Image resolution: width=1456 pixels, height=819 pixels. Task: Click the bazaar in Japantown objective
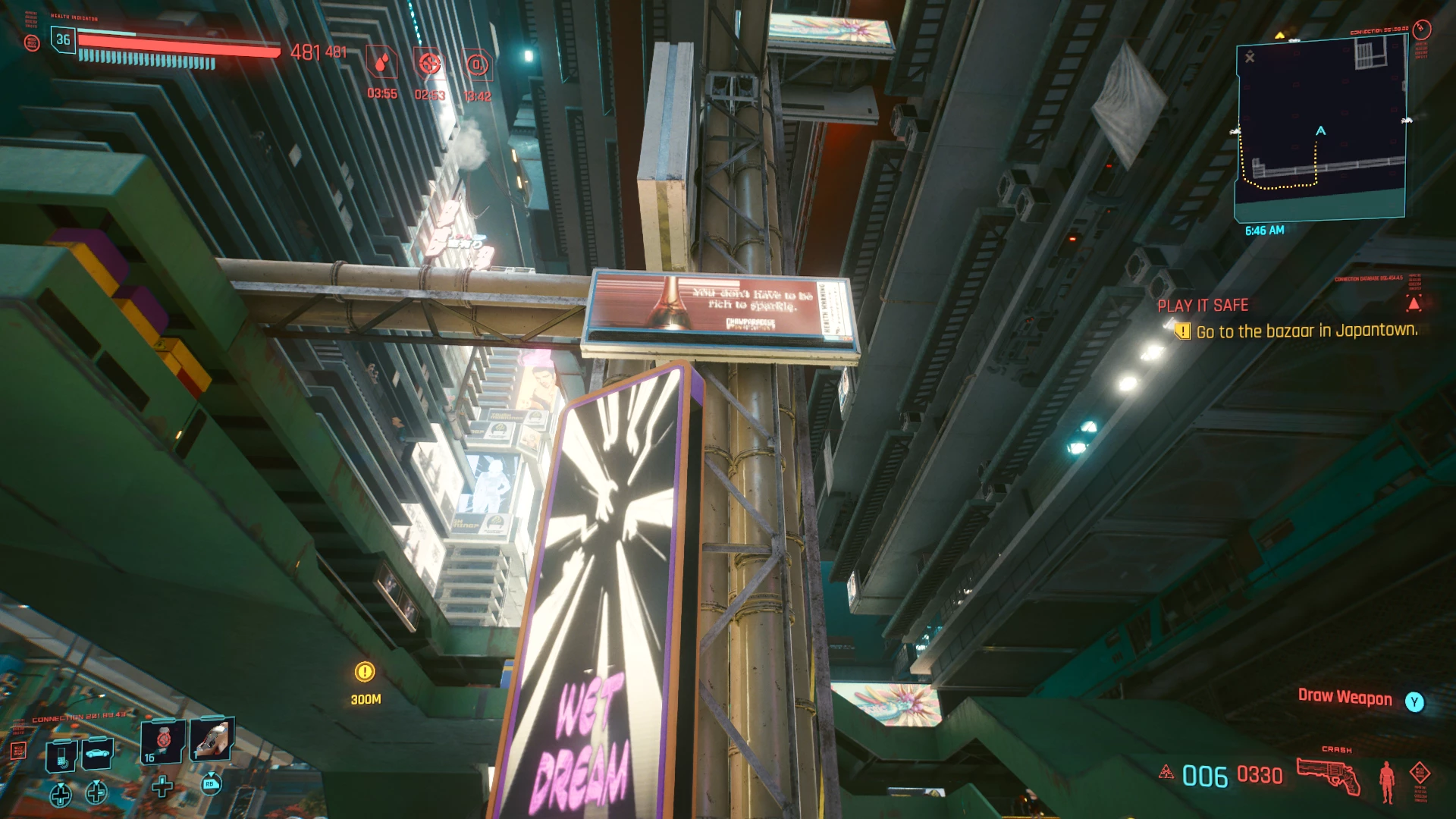[x=1306, y=331]
